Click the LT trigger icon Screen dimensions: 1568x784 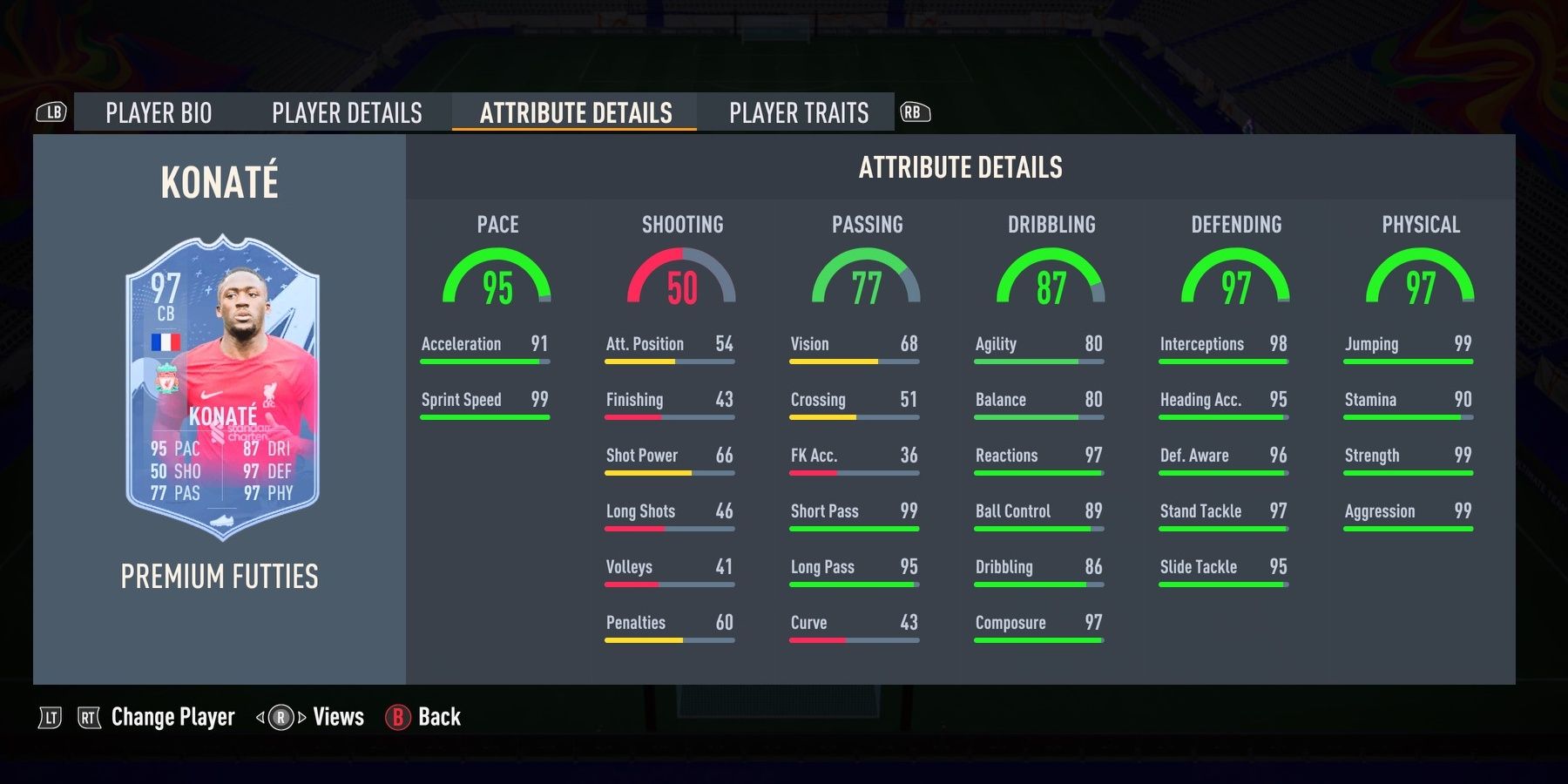[x=50, y=717]
